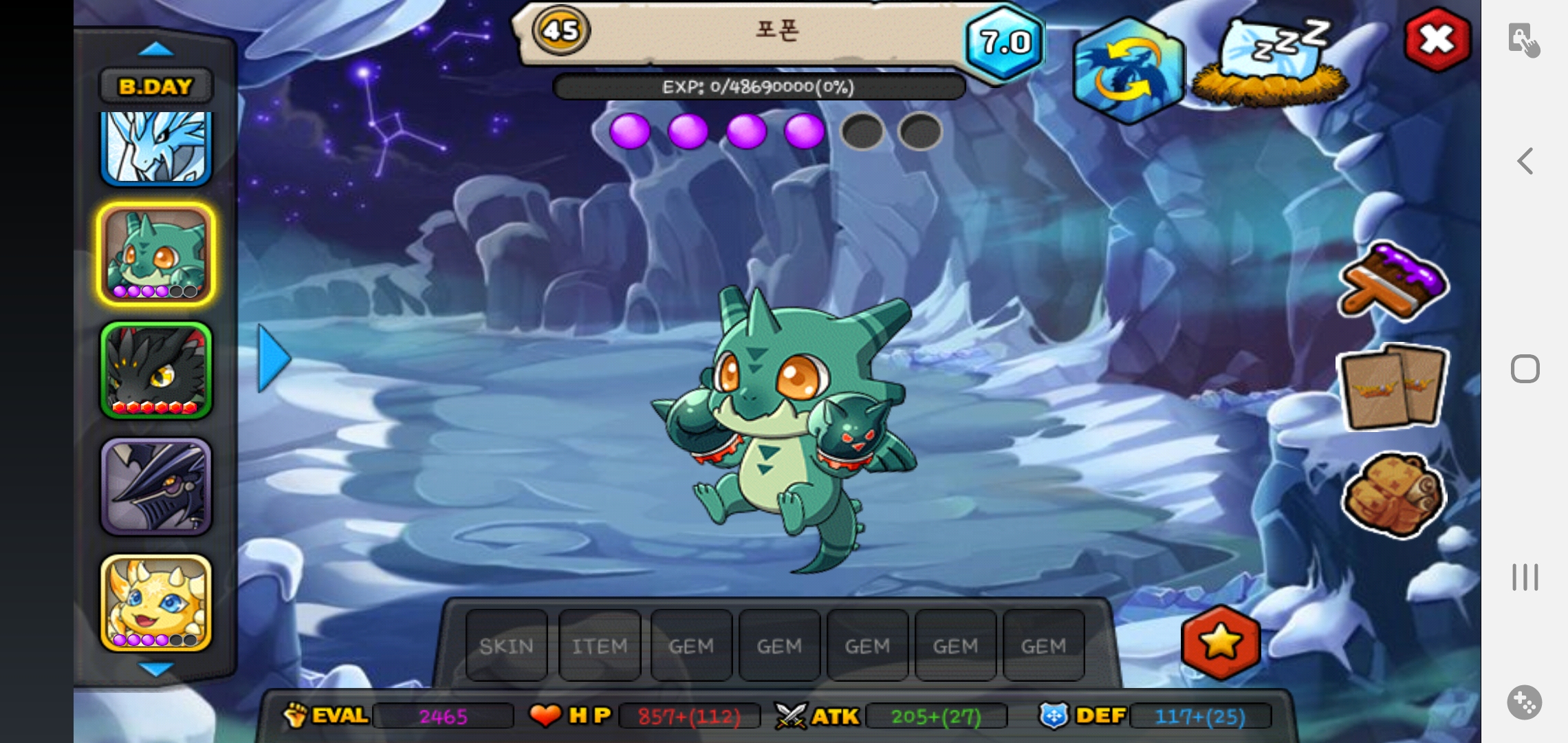The image size is (1568, 743).
Task: Choose the black dragon with red gems
Action: [156, 370]
